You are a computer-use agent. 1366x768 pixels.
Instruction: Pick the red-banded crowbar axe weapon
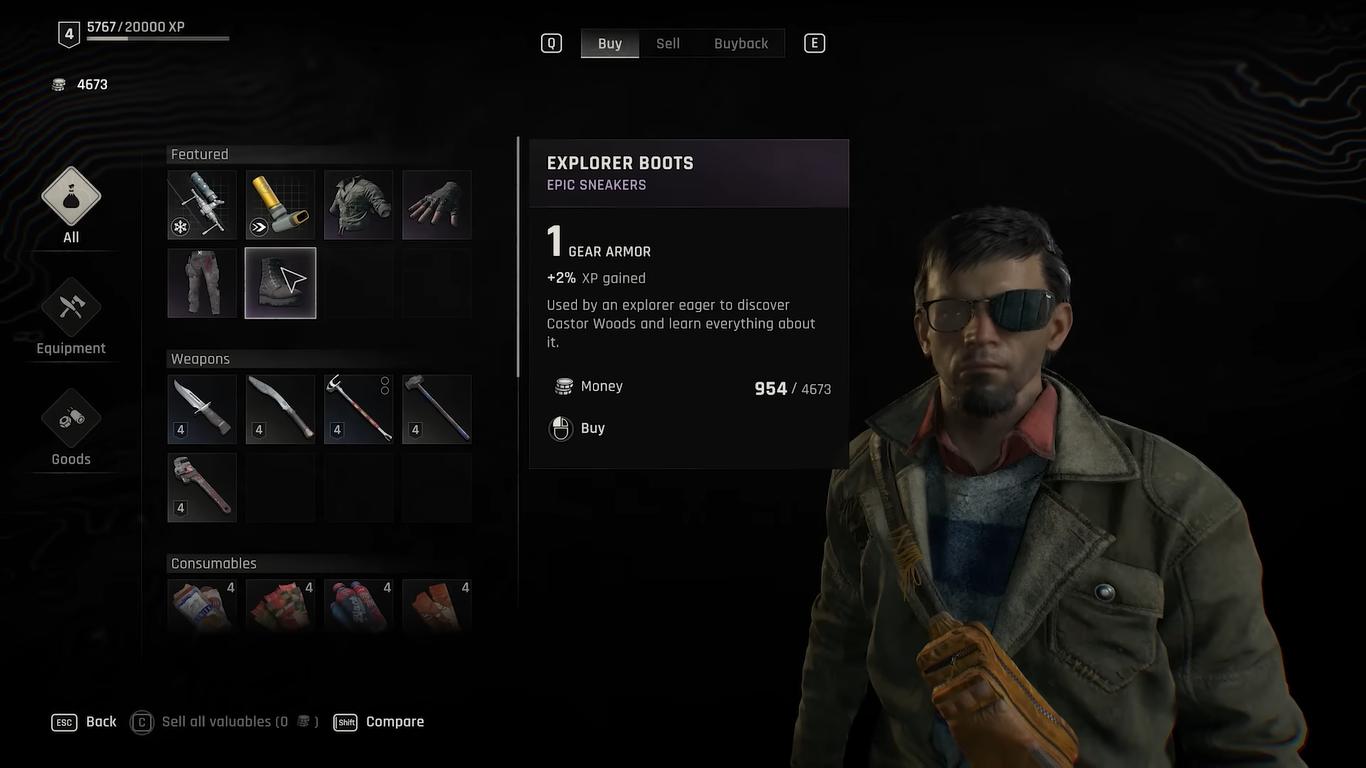pyautogui.click(x=358, y=409)
